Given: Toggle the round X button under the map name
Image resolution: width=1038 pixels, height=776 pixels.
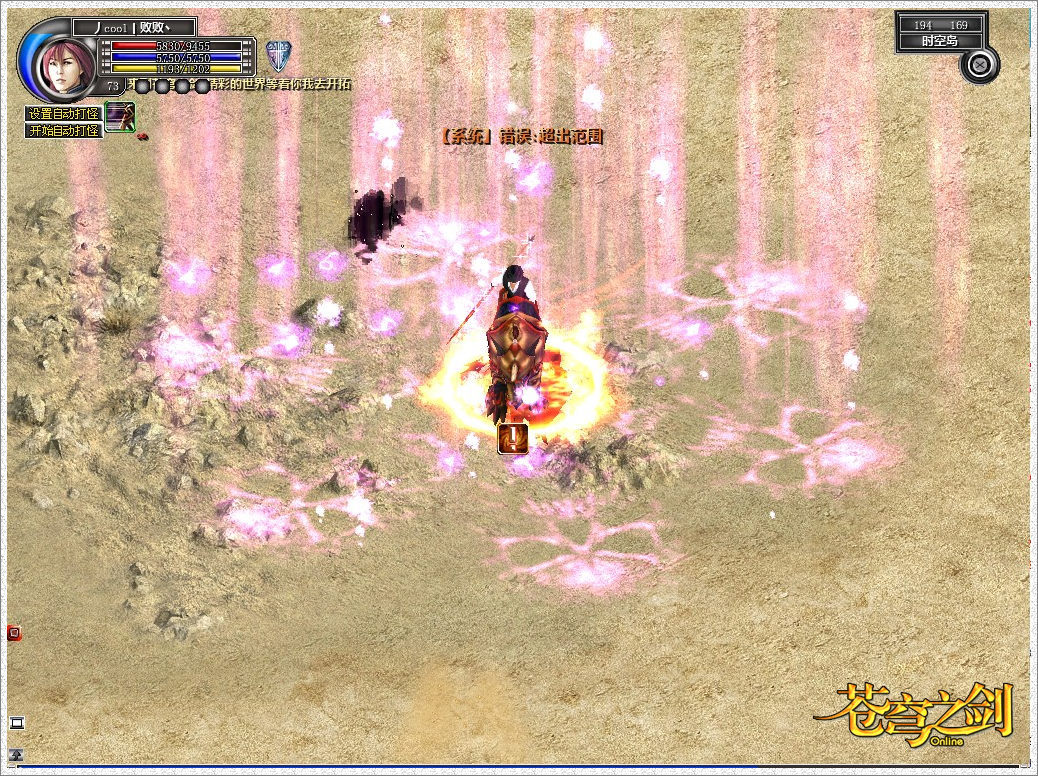Looking at the screenshot, I should pos(980,64).
